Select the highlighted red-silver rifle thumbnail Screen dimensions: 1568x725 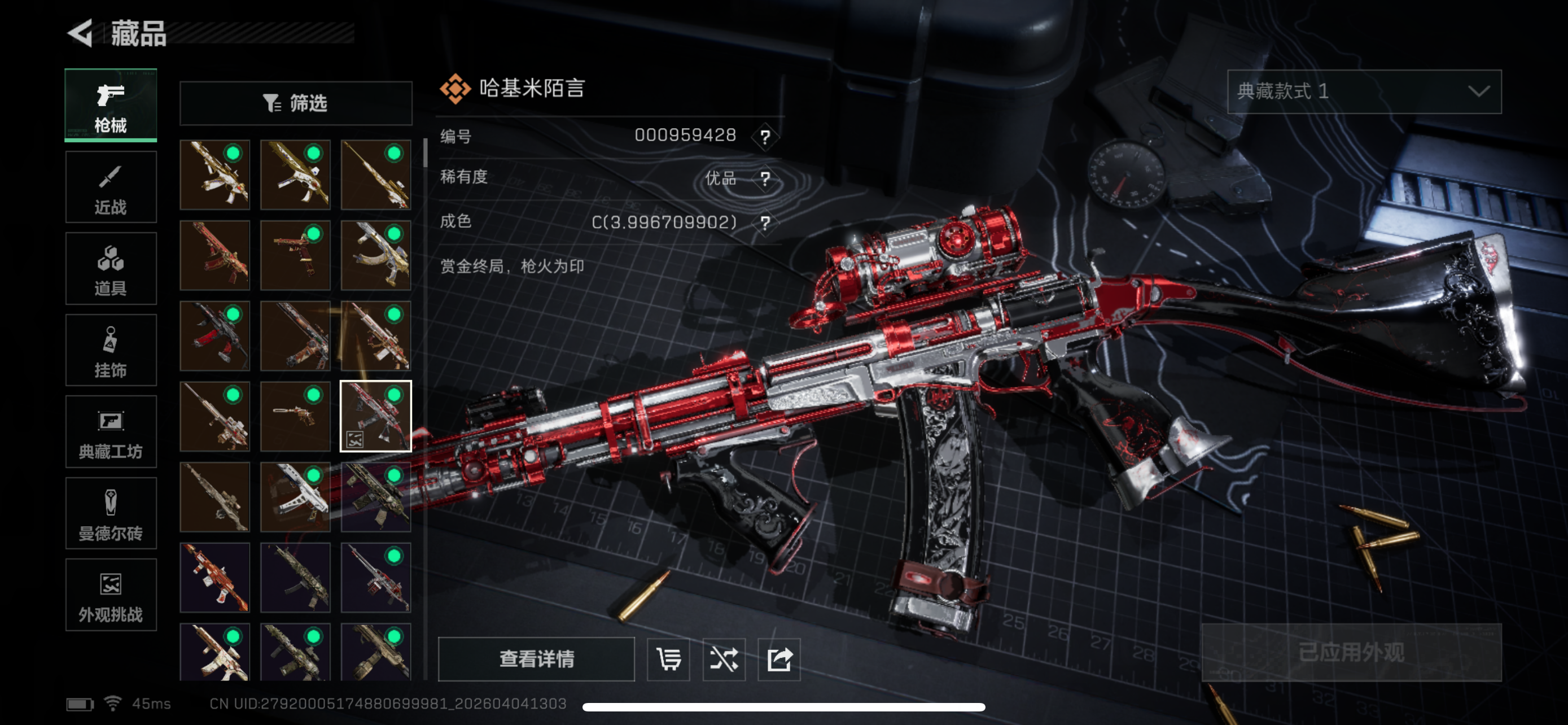coord(375,416)
